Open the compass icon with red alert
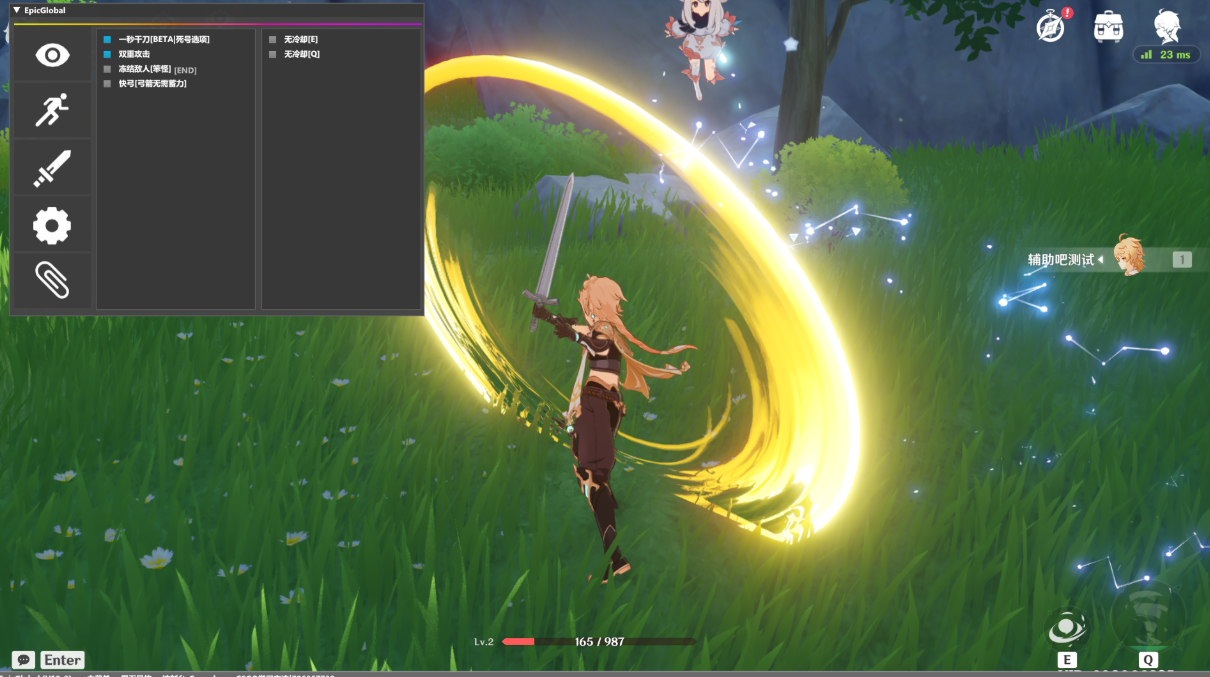The width and height of the screenshot is (1210, 677). [1050, 27]
